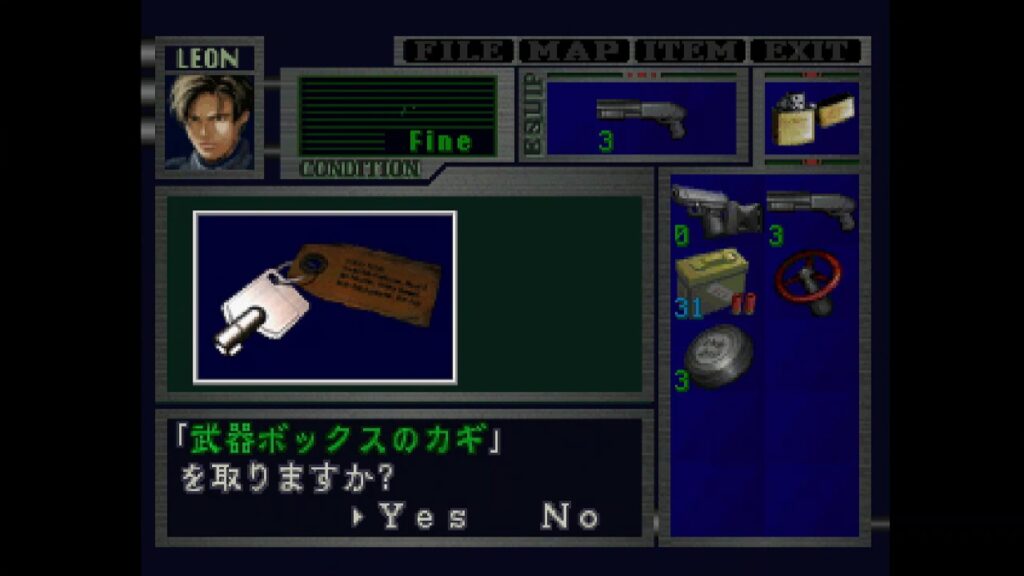Viewport: 1024px width, 576px height.
Task: Choose No to decline the key
Action: click(x=571, y=516)
